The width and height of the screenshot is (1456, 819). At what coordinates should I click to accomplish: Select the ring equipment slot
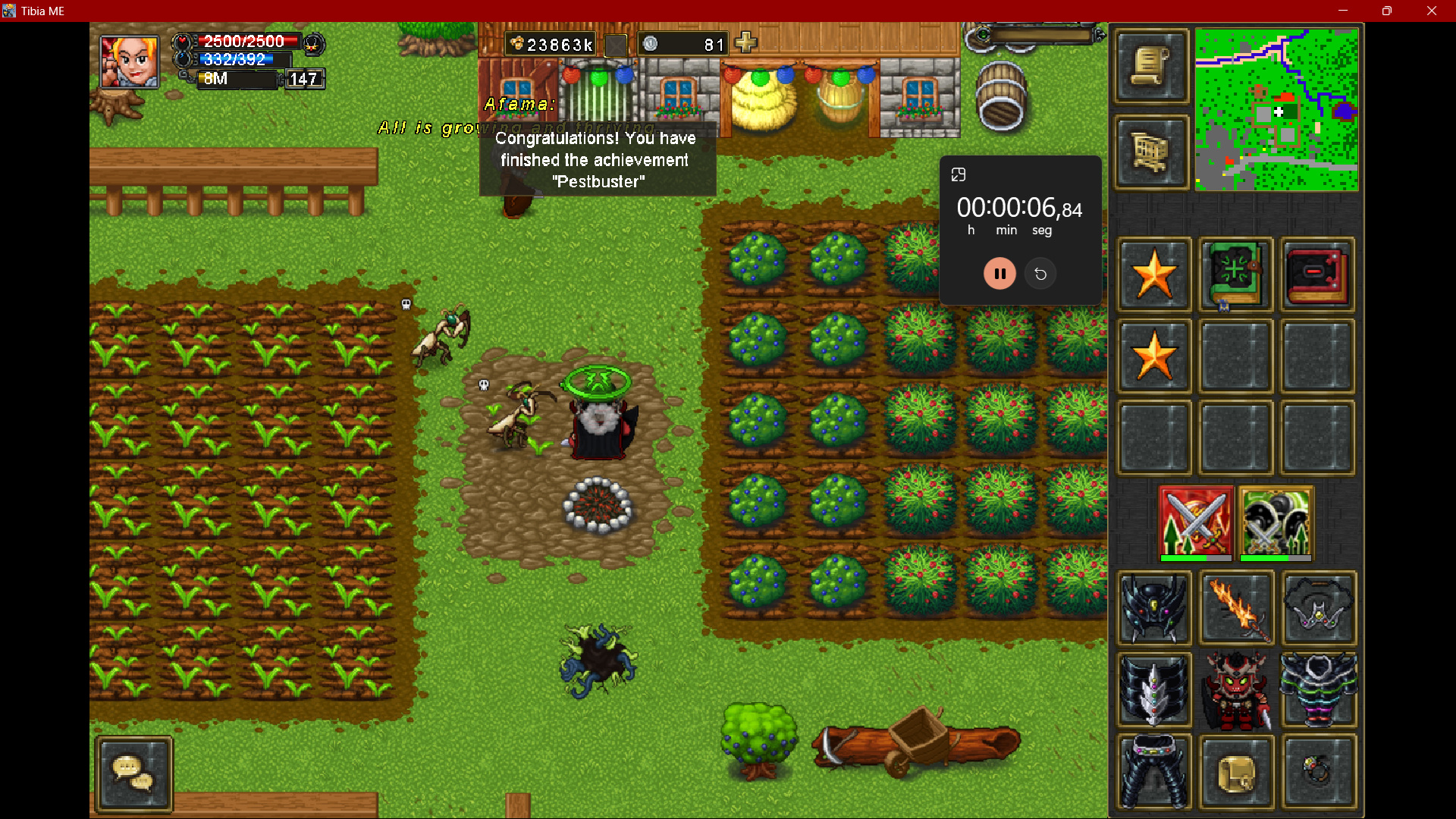point(1318,772)
